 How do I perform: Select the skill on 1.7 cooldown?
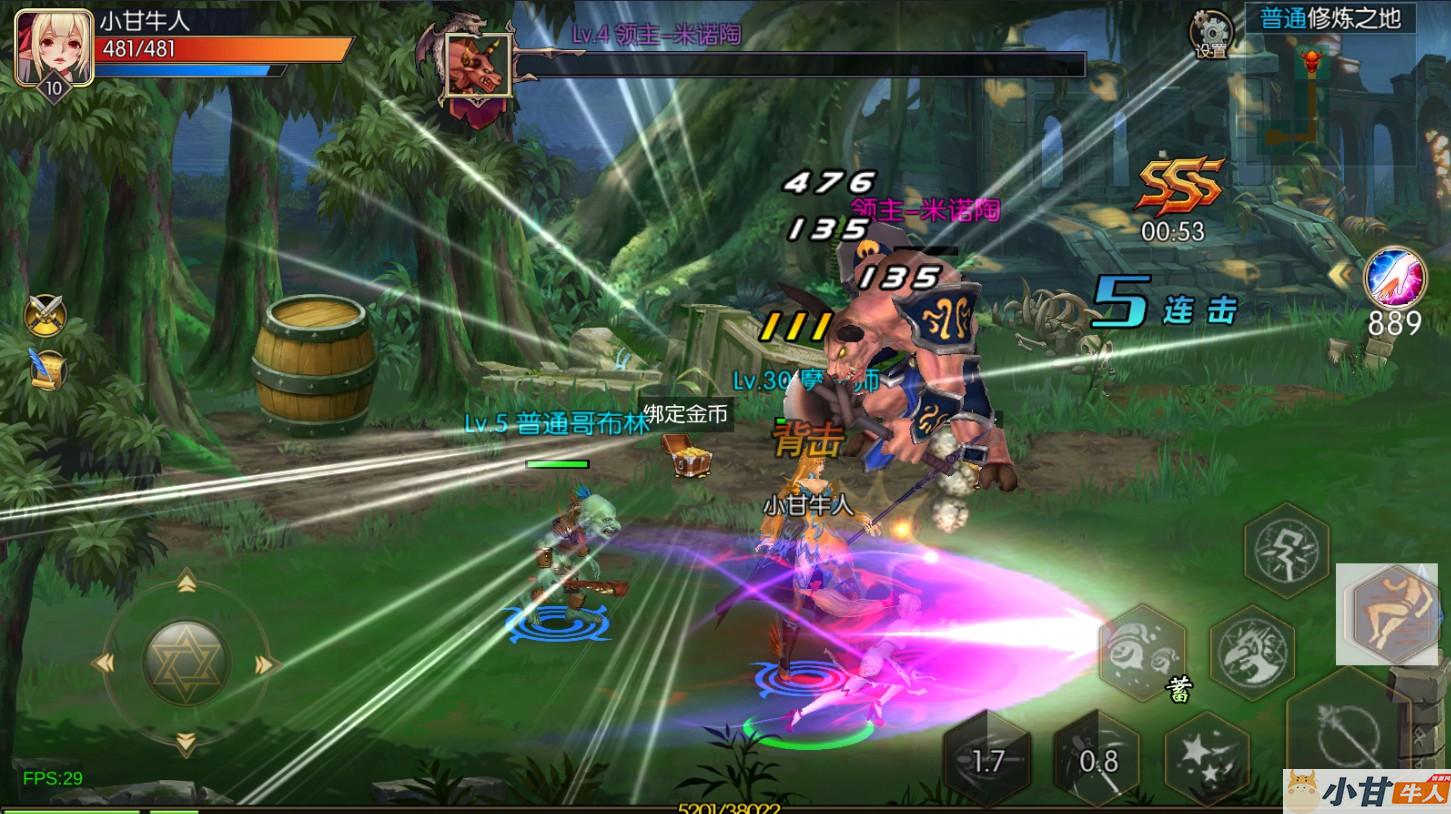987,761
